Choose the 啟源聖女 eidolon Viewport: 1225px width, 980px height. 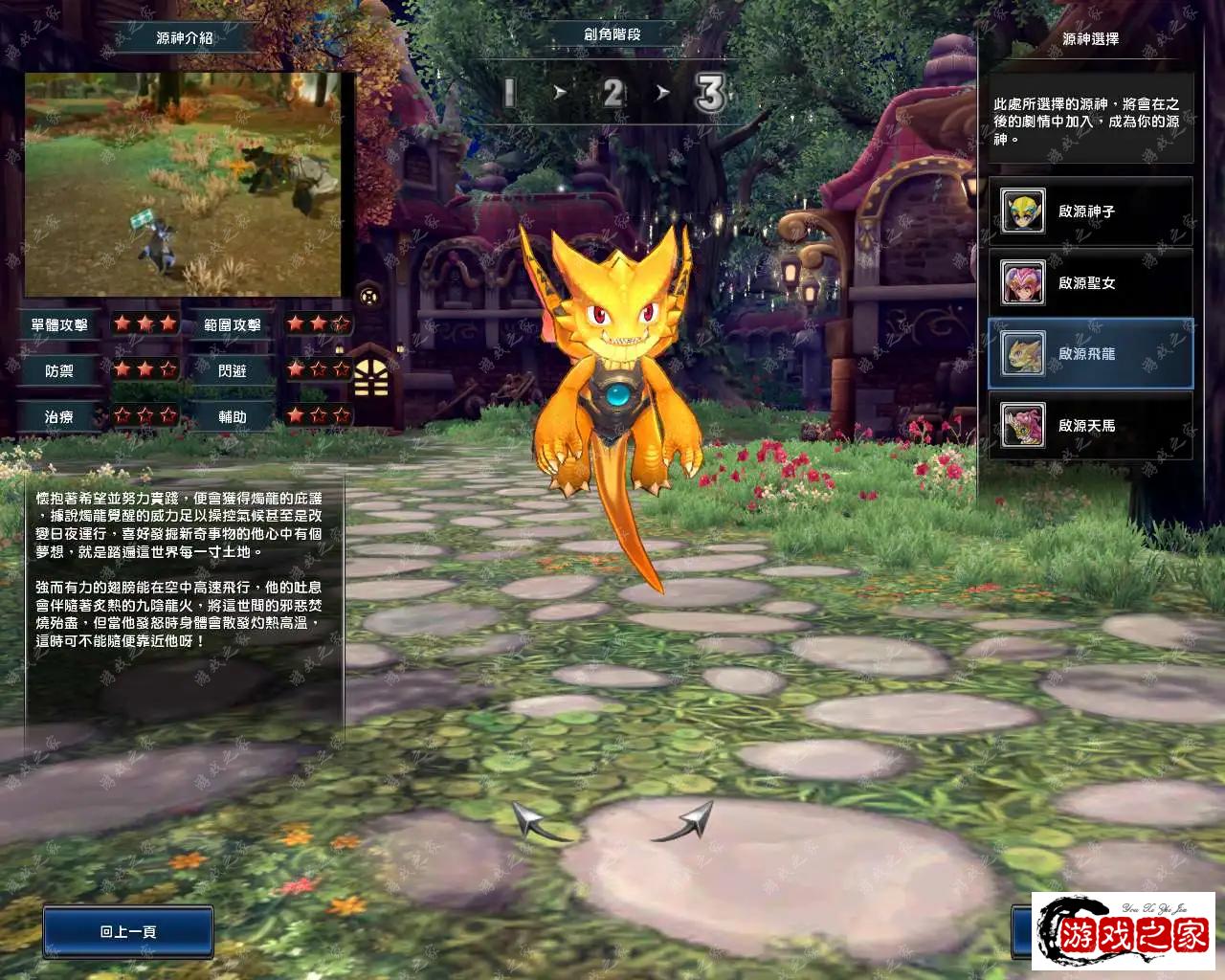[1090, 283]
